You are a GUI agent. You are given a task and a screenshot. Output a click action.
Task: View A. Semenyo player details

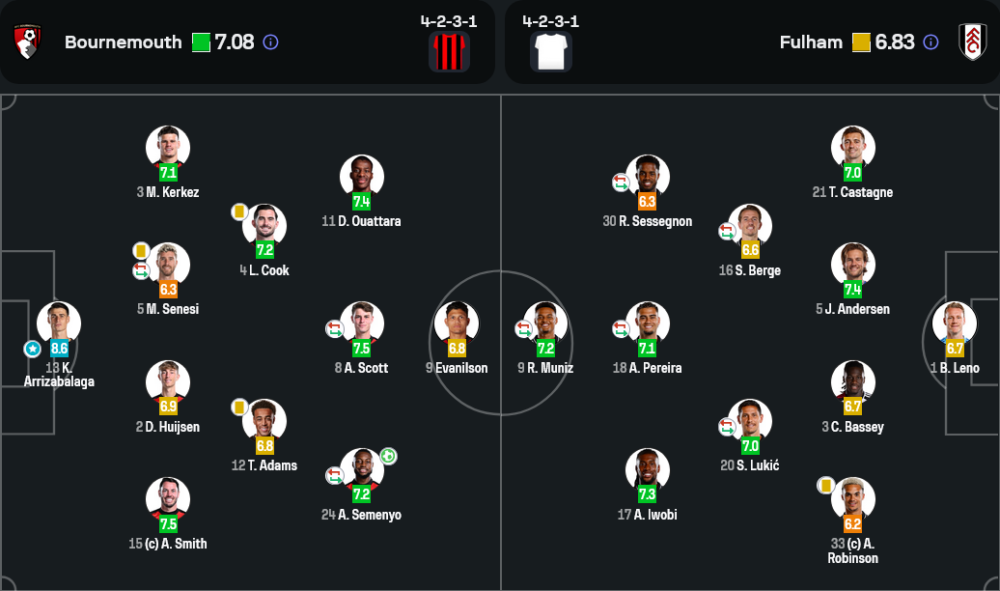pos(361,469)
